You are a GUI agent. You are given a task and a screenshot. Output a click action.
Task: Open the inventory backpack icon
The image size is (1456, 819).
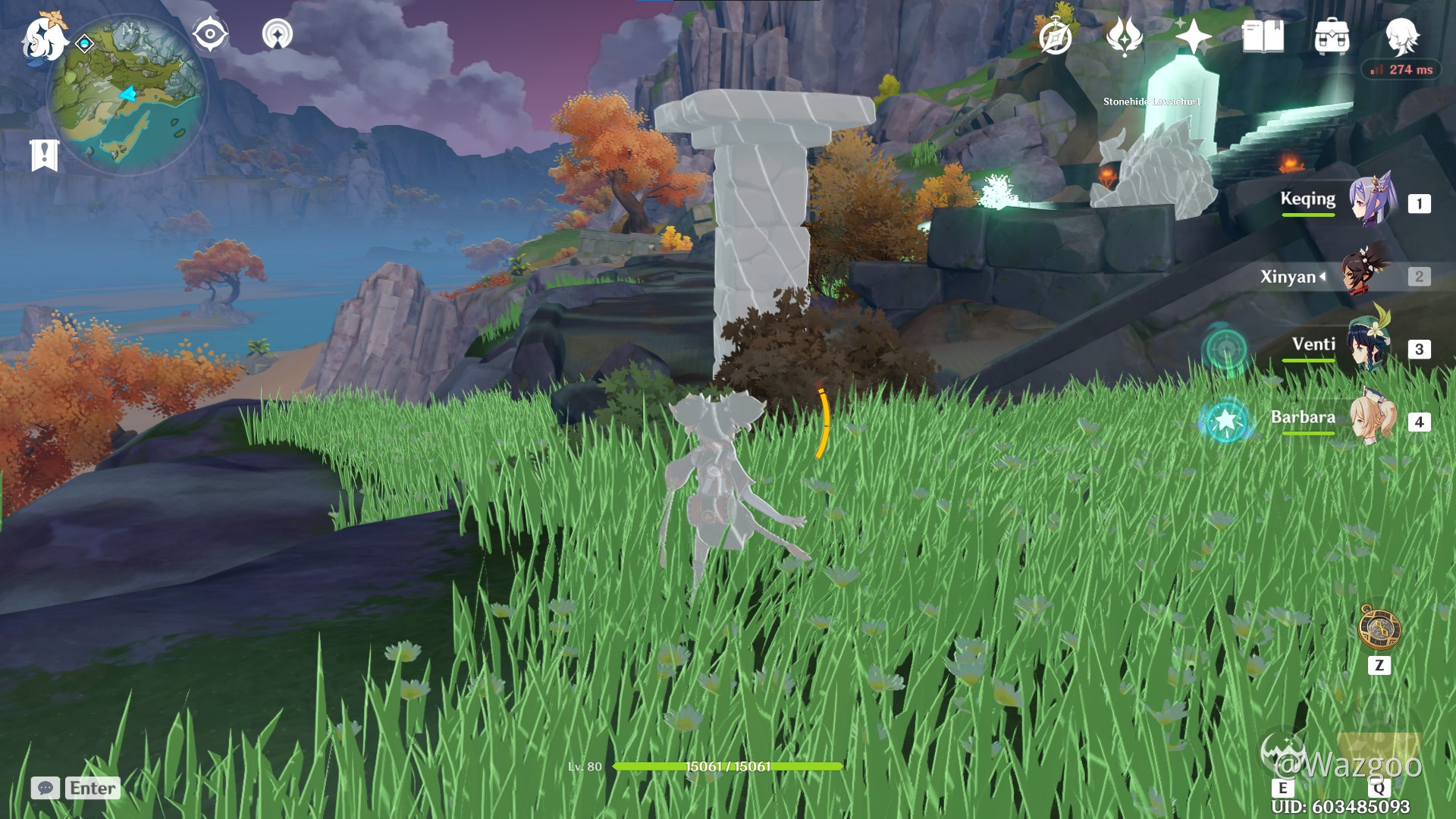tap(1332, 36)
